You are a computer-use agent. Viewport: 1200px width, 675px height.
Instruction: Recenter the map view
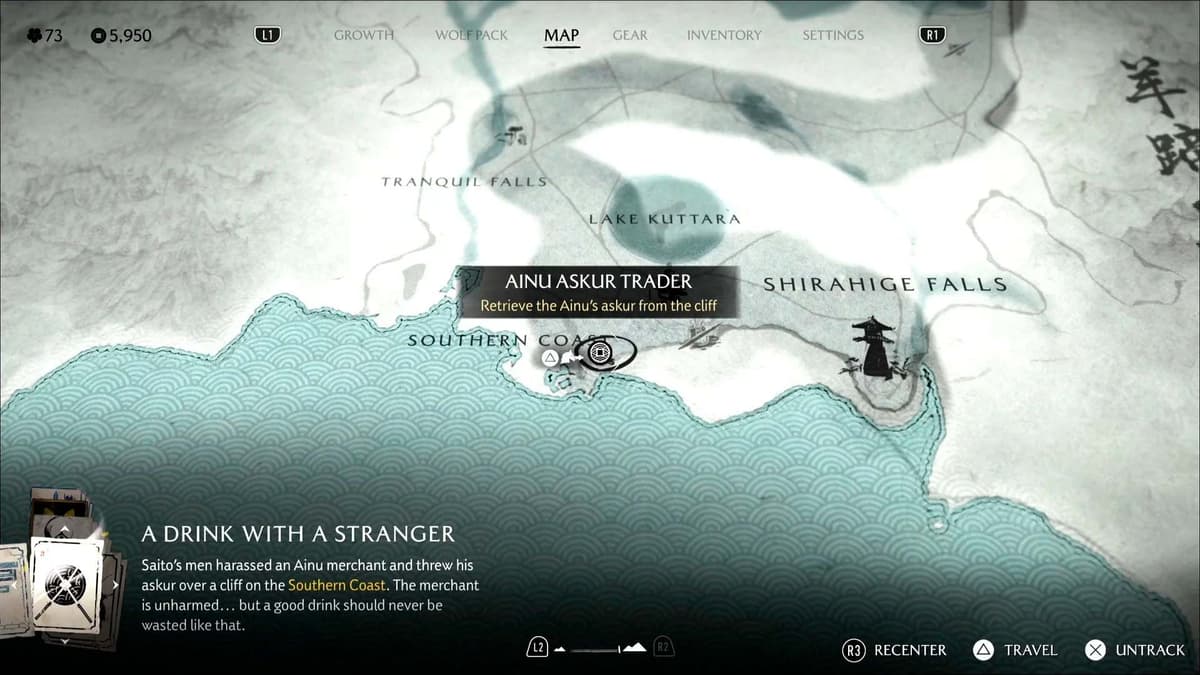click(x=895, y=650)
